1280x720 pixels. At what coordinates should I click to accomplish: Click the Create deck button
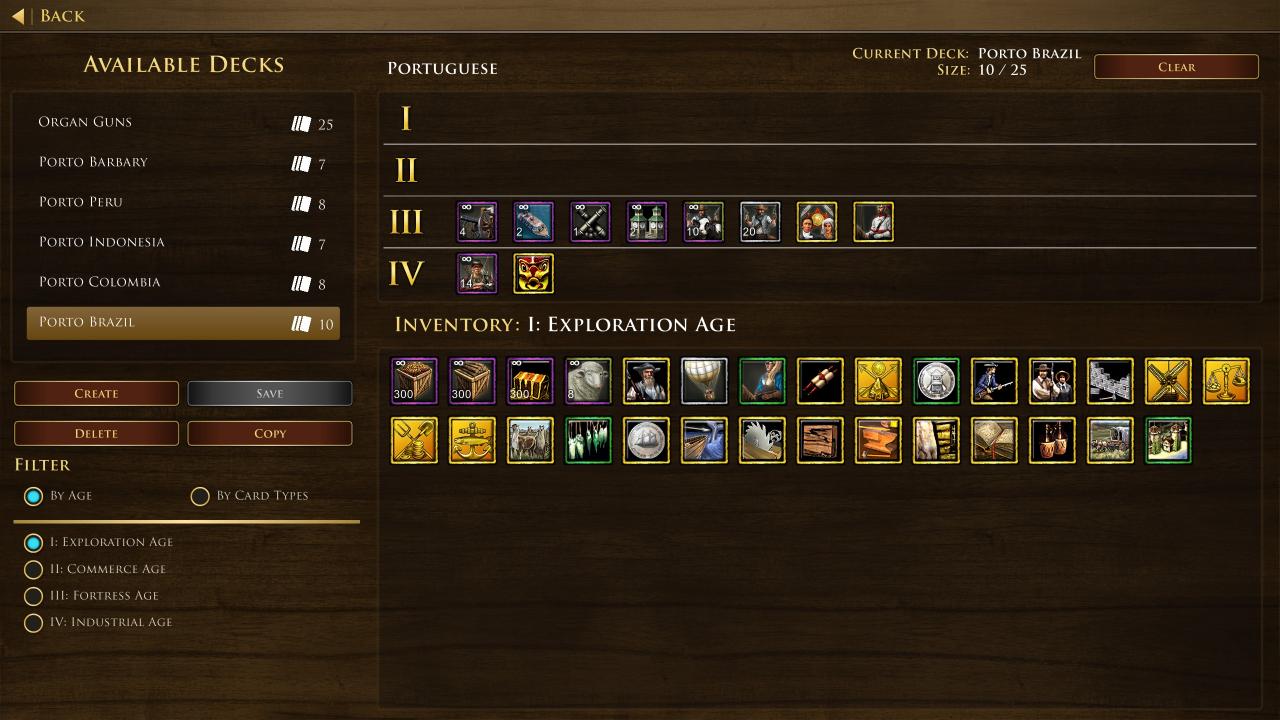tap(96, 394)
